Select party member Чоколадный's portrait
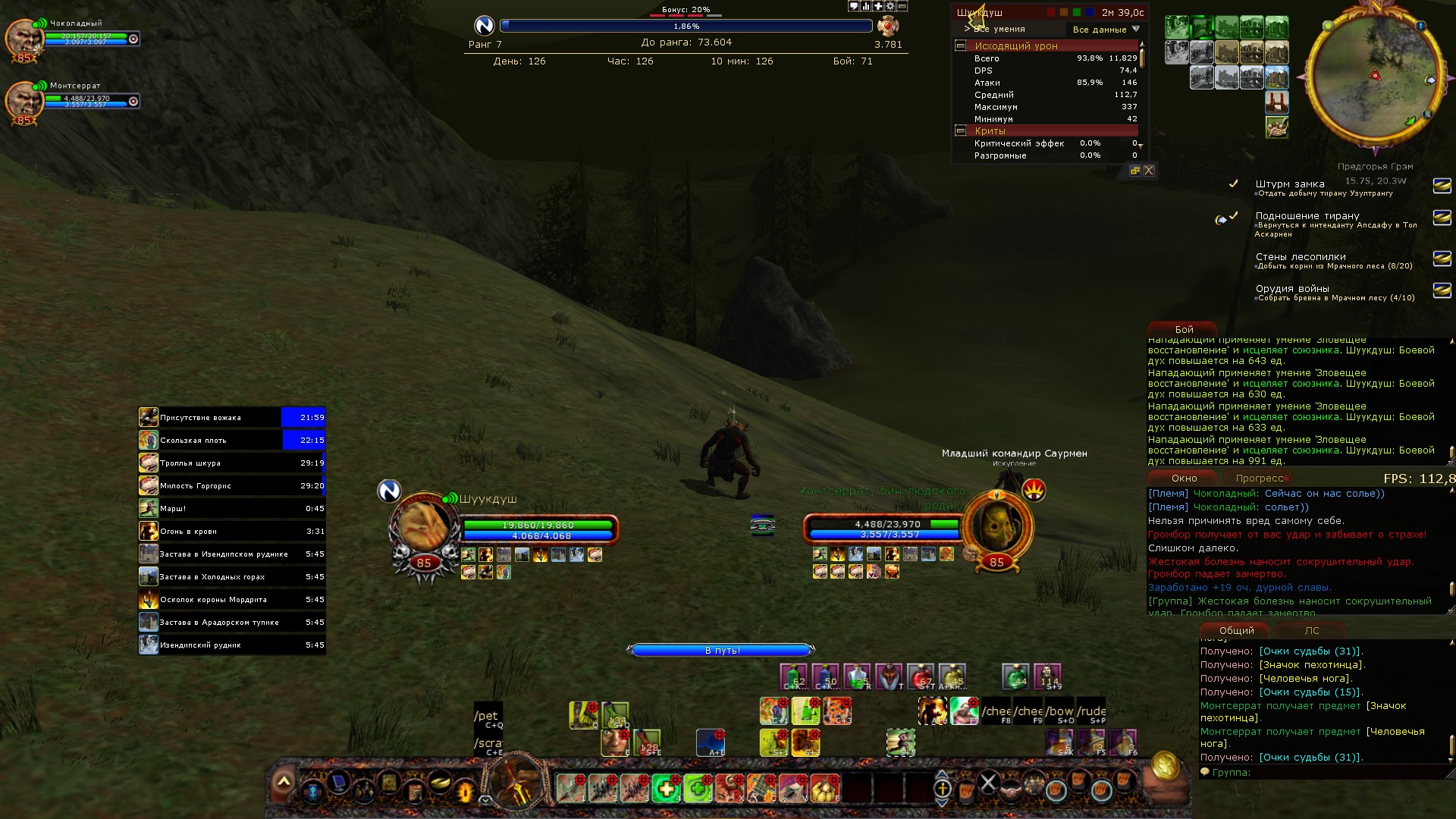Image resolution: width=1456 pixels, height=819 pixels. pyautogui.click(x=24, y=38)
